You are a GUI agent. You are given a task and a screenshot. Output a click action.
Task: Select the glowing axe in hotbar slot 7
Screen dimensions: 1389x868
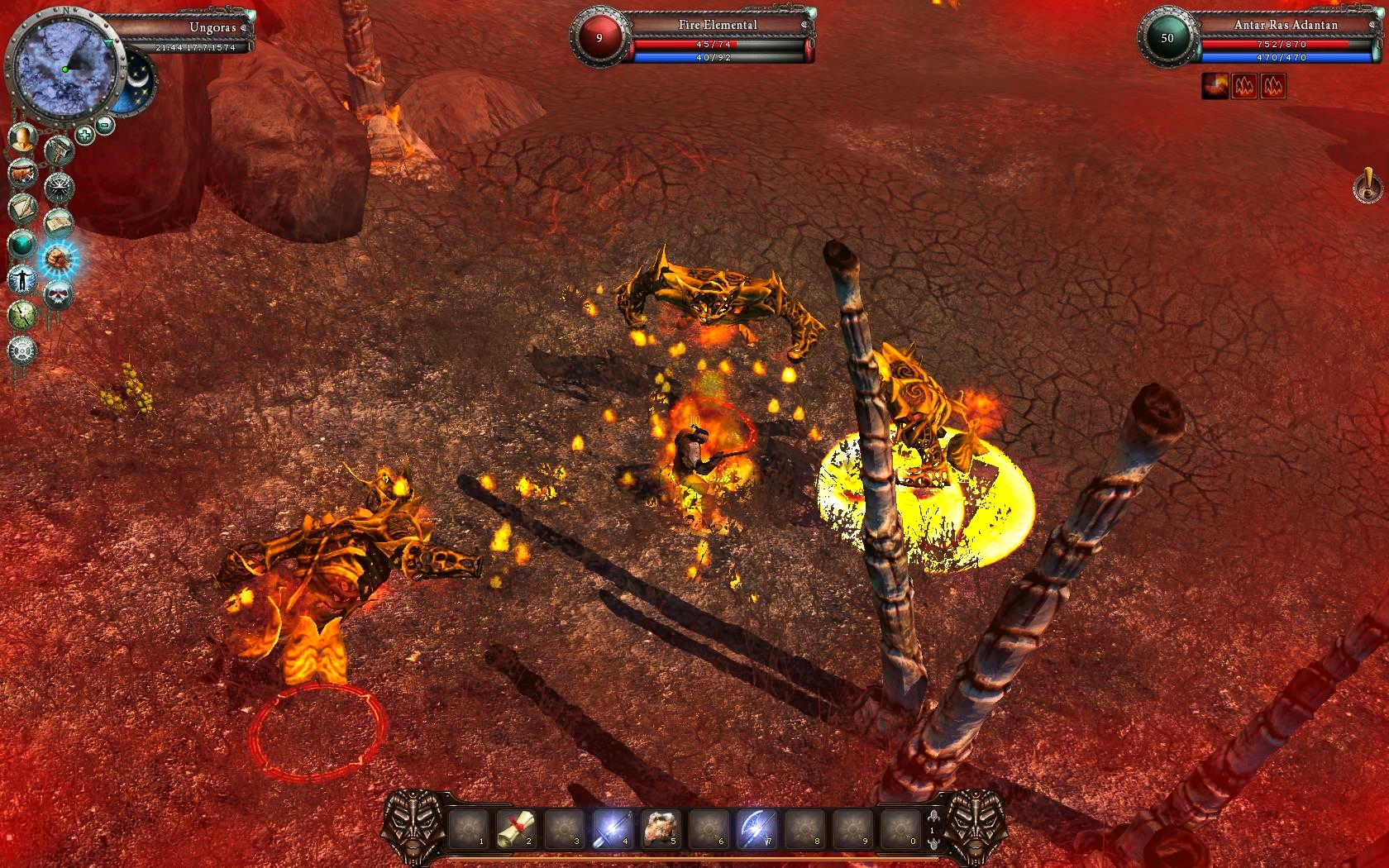point(757,828)
